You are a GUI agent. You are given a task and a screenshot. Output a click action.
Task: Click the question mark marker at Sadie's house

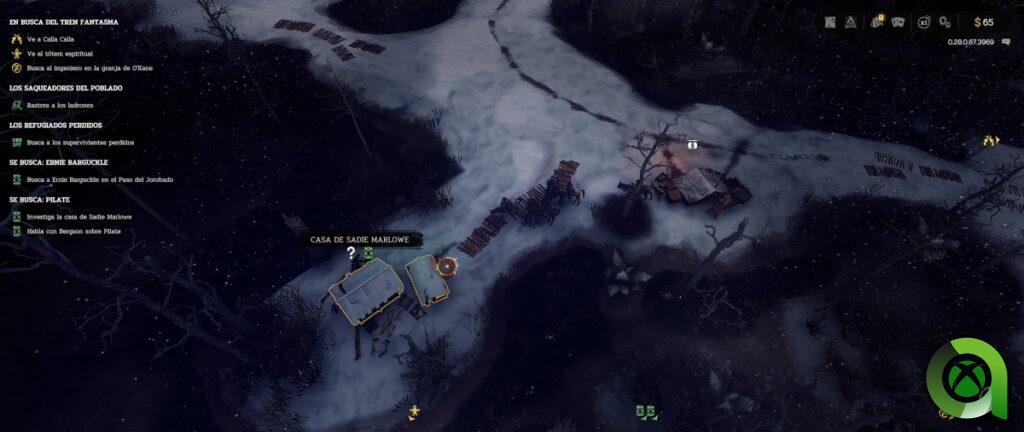point(351,254)
